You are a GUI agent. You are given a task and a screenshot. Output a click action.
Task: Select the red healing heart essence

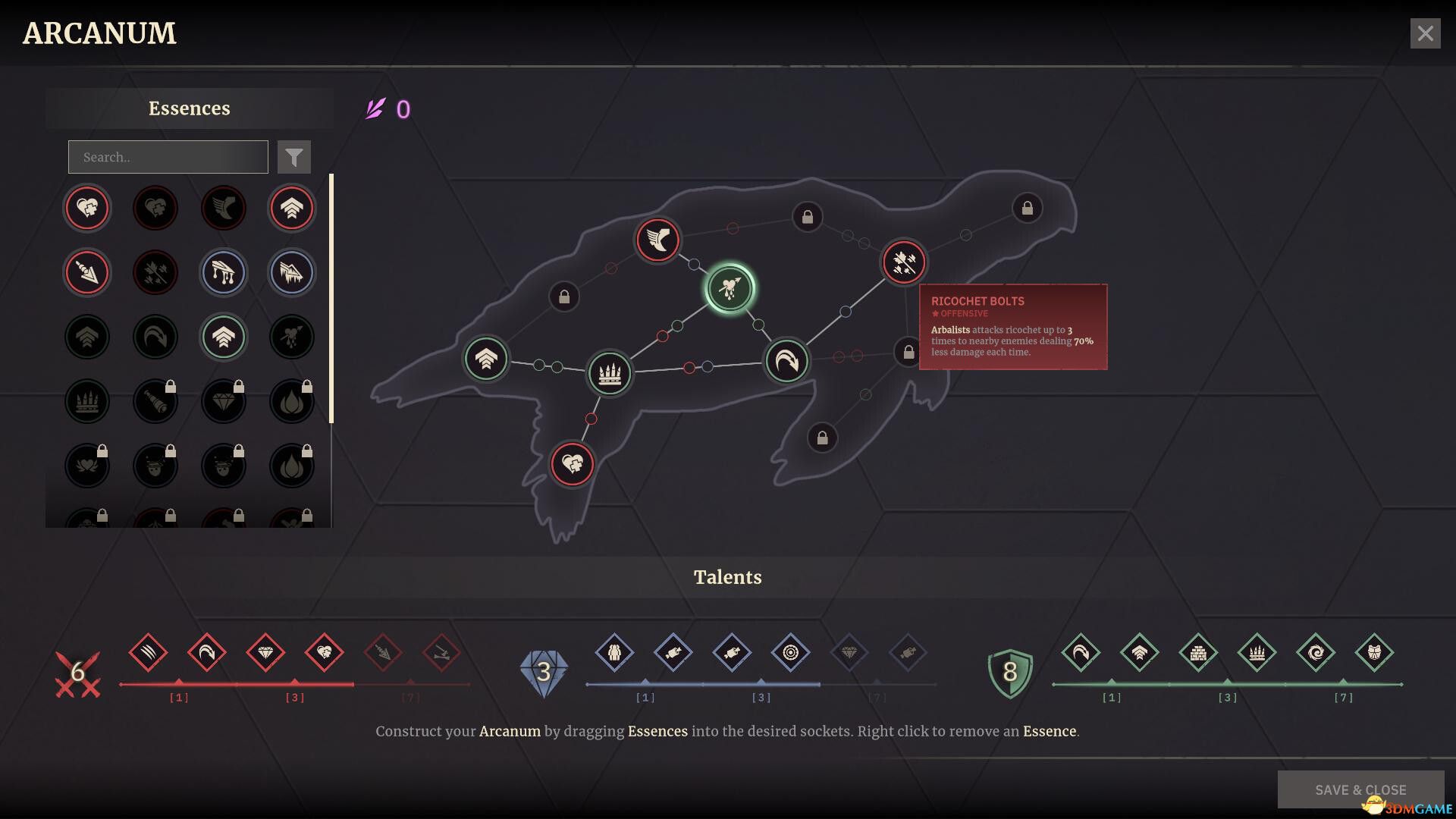87,208
